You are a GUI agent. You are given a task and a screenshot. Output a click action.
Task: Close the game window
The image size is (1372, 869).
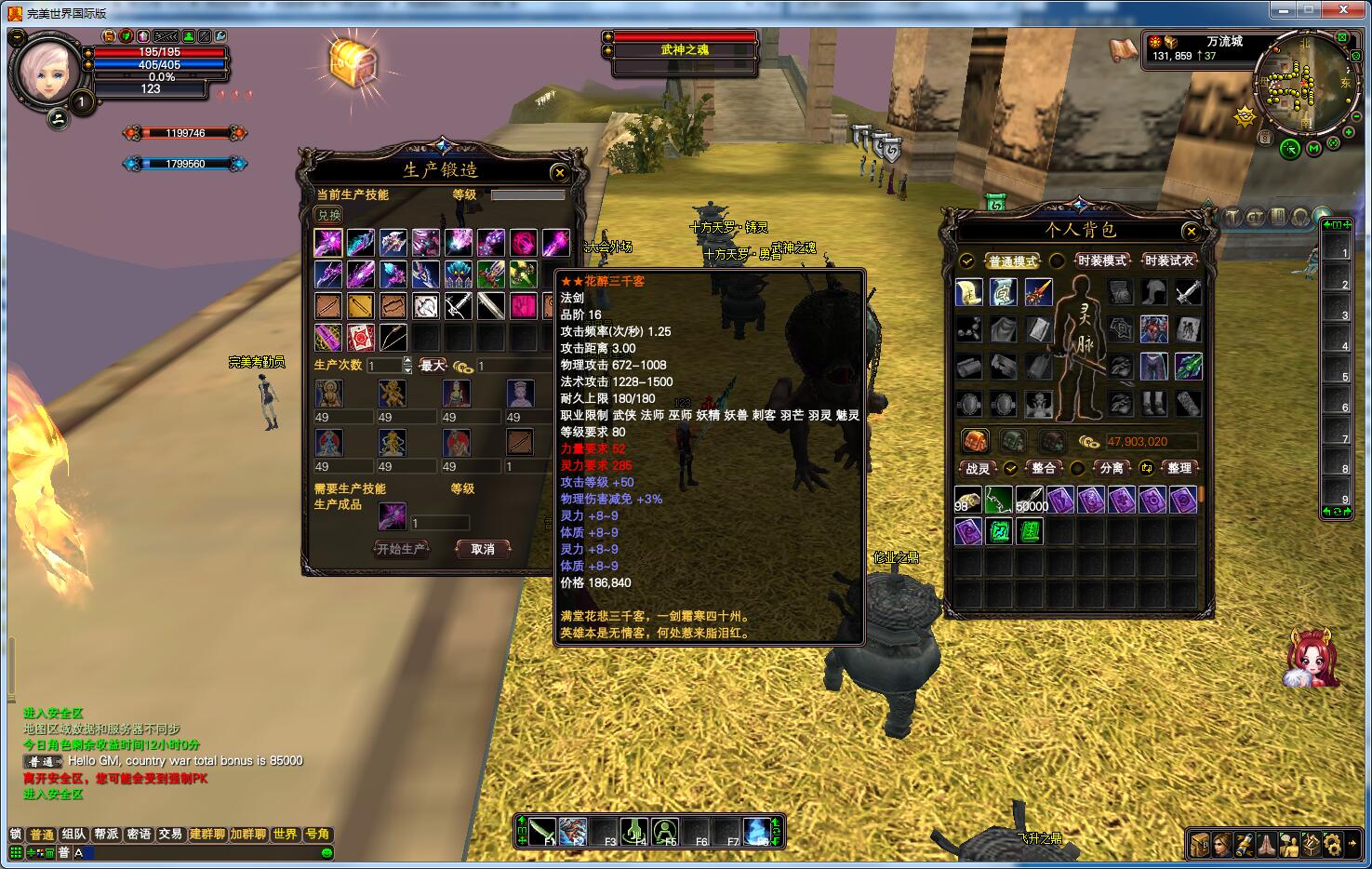(x=1346, y=10)
